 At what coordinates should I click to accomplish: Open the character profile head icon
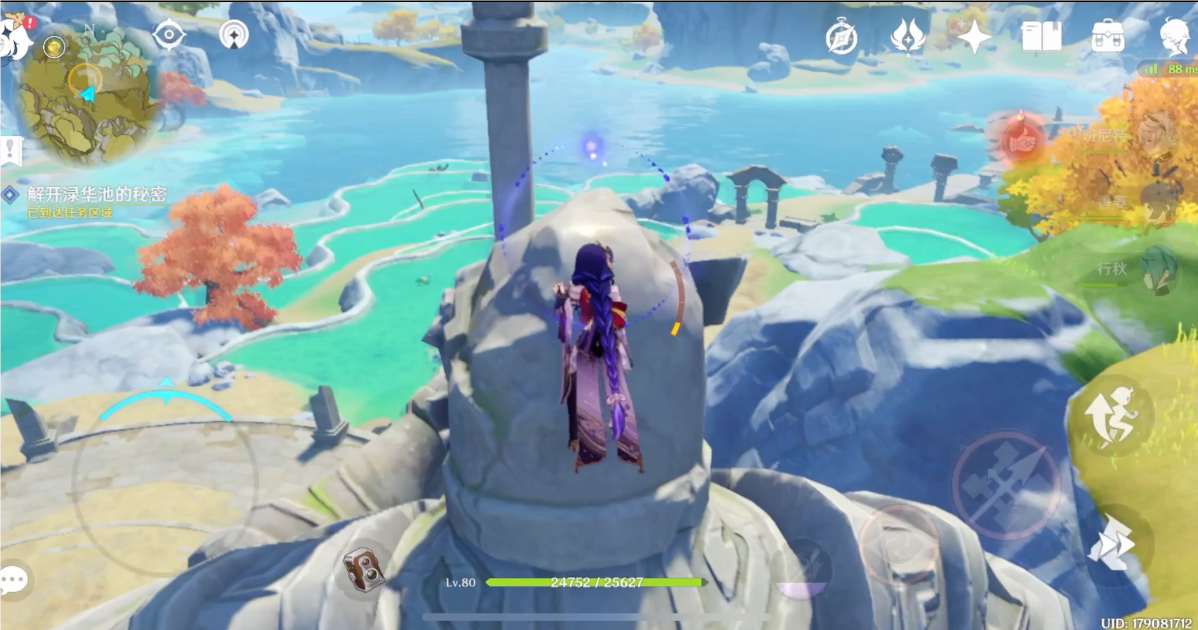coord(1174,37)
